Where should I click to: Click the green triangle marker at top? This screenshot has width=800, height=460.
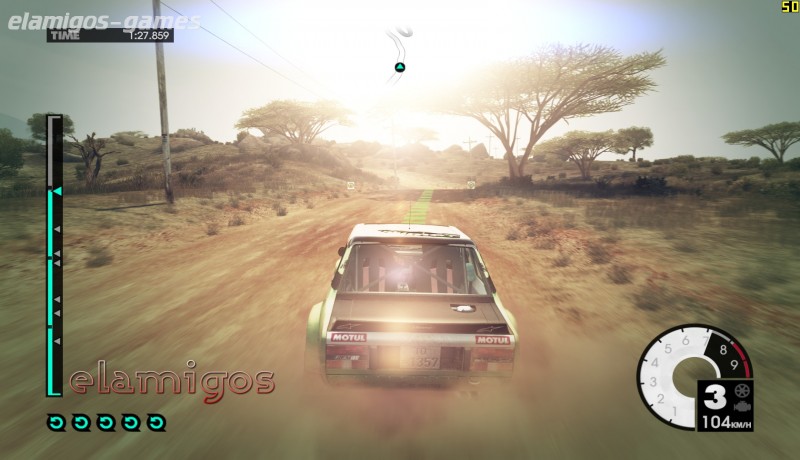click(x=399, y=68)
